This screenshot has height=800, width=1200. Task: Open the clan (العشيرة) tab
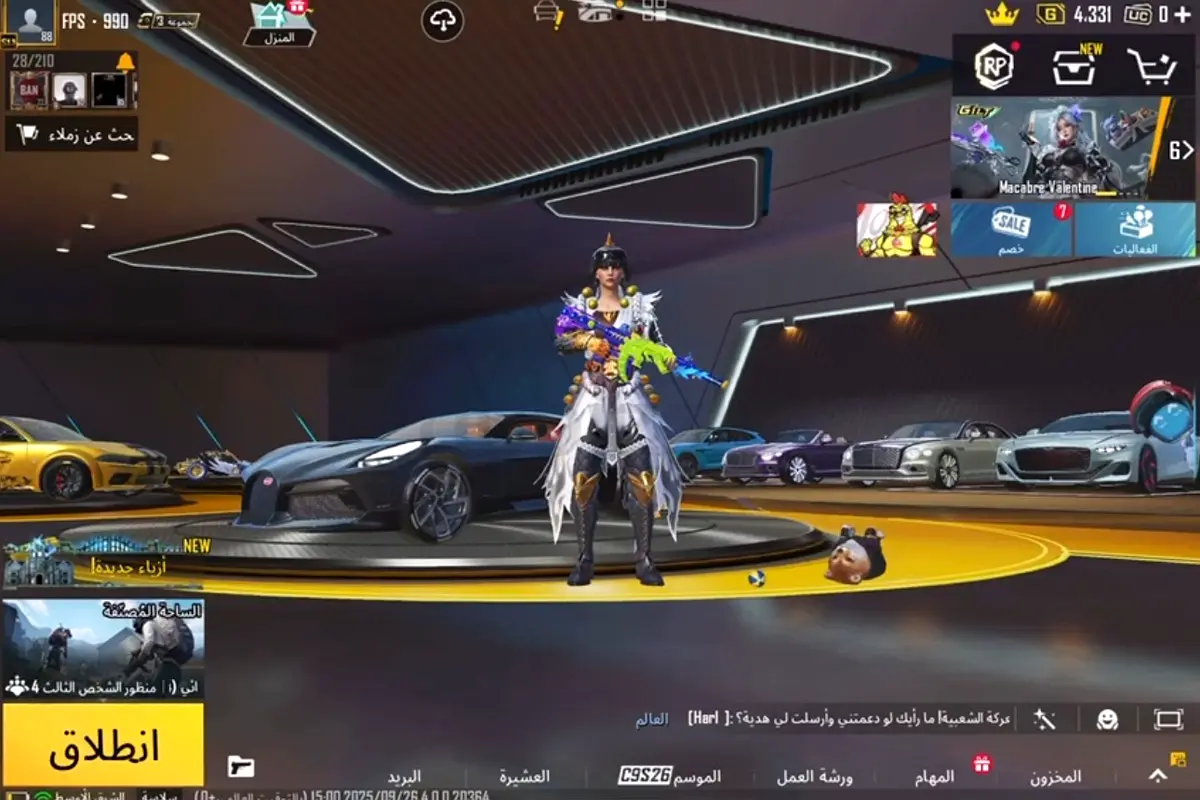tap(525, 776)
